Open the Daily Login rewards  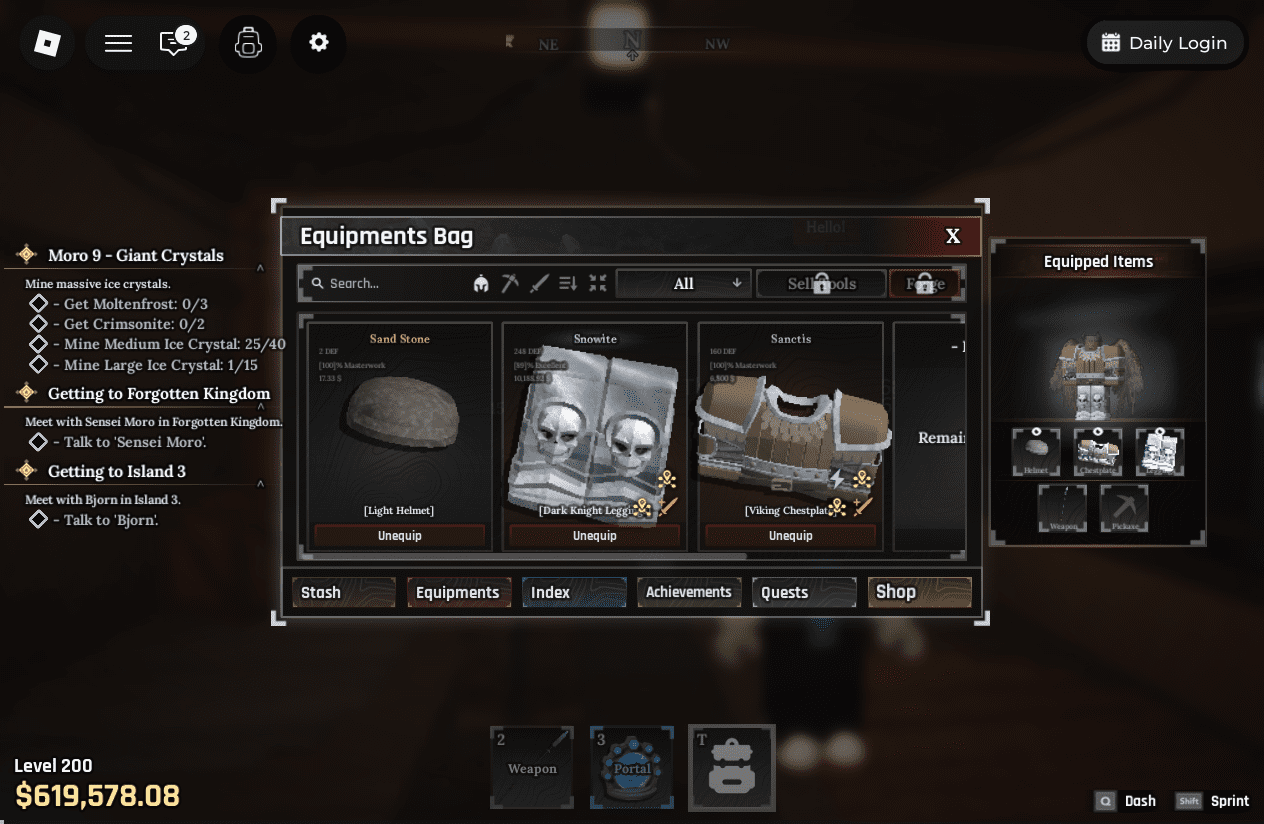tap(1164, 43)
